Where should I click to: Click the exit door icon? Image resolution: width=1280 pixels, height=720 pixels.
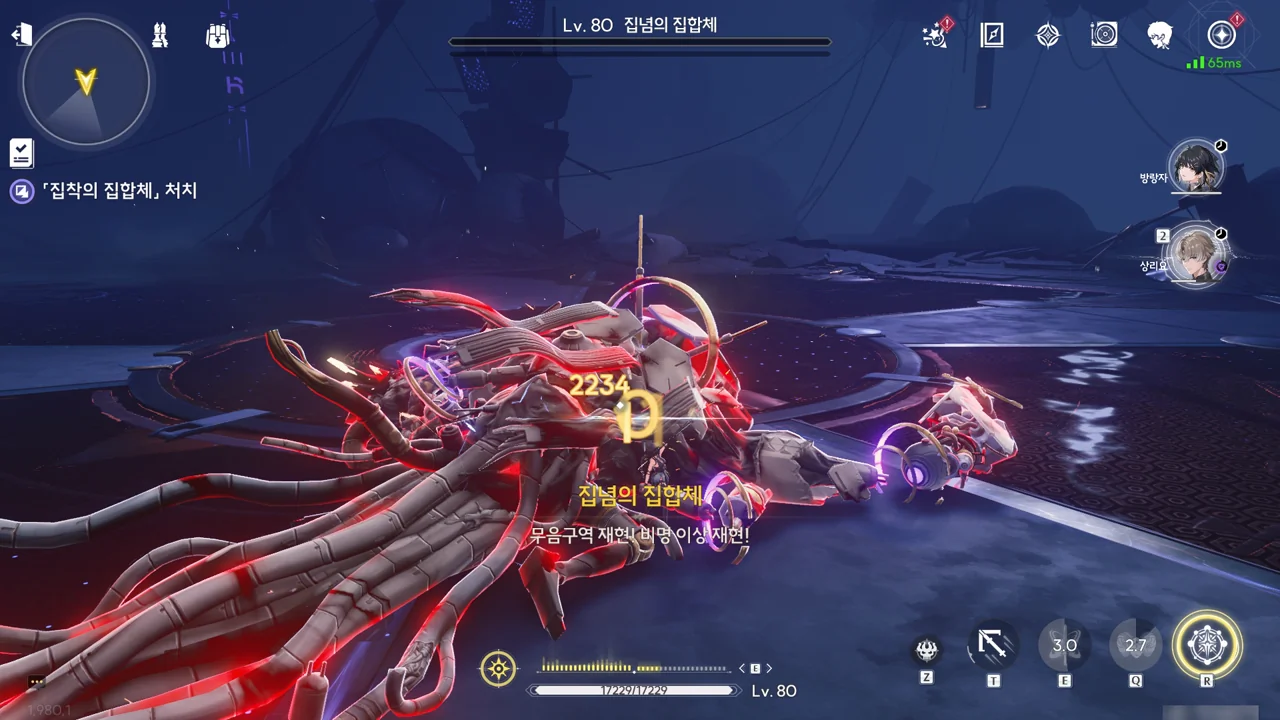coord(22,35)
